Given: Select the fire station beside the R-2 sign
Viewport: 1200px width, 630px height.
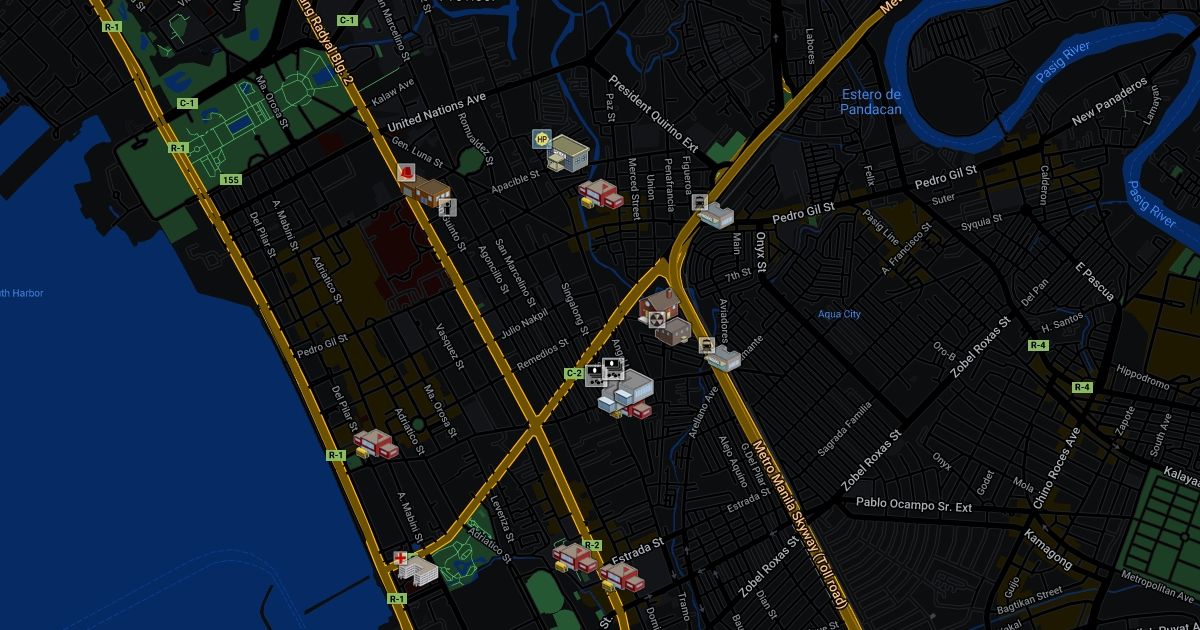Looking at the screenshot, I should (574, 558).
